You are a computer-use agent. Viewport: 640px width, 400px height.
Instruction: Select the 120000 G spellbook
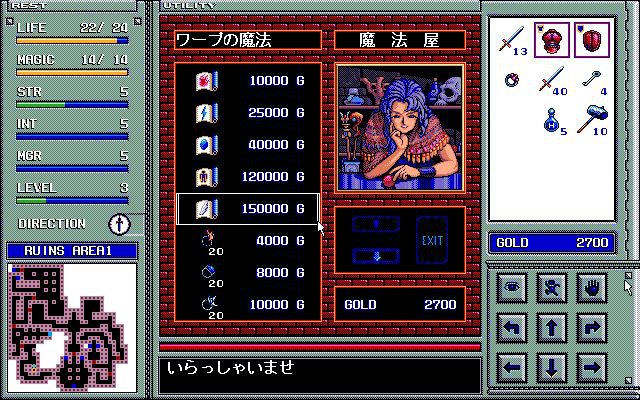tap(247, 177)
